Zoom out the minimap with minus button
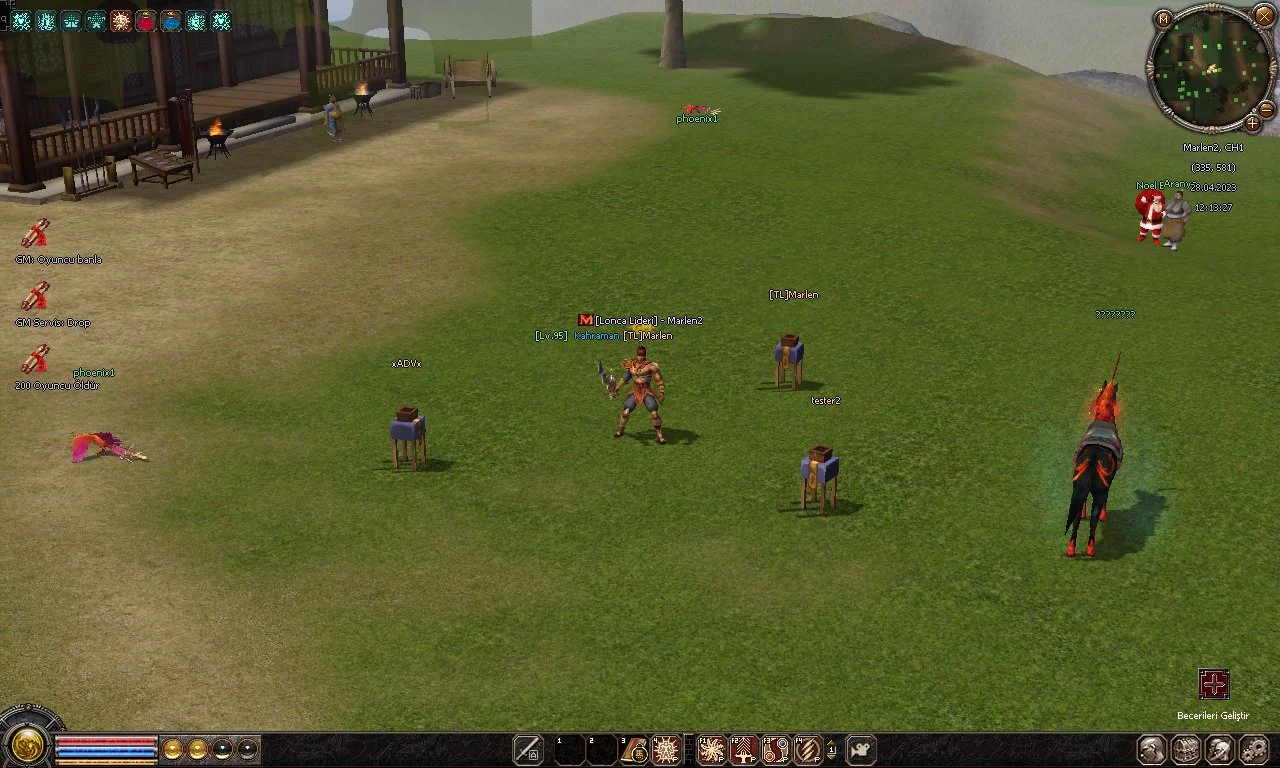The height and width of the screenshot is (768, 1280). click(1266, 109)
